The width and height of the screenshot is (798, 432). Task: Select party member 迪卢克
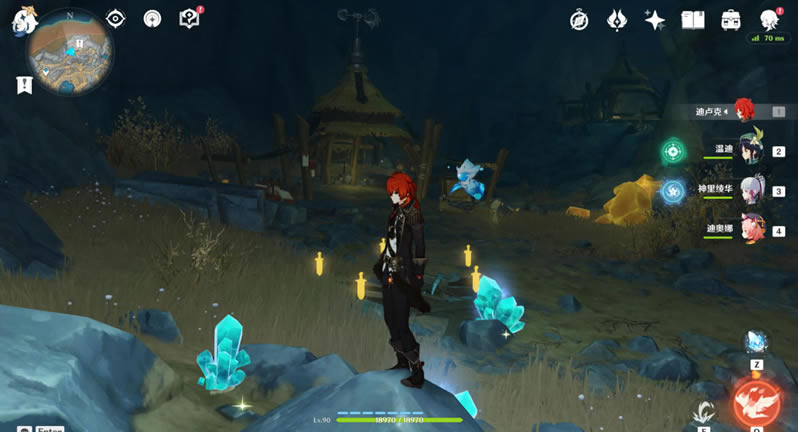744,111
